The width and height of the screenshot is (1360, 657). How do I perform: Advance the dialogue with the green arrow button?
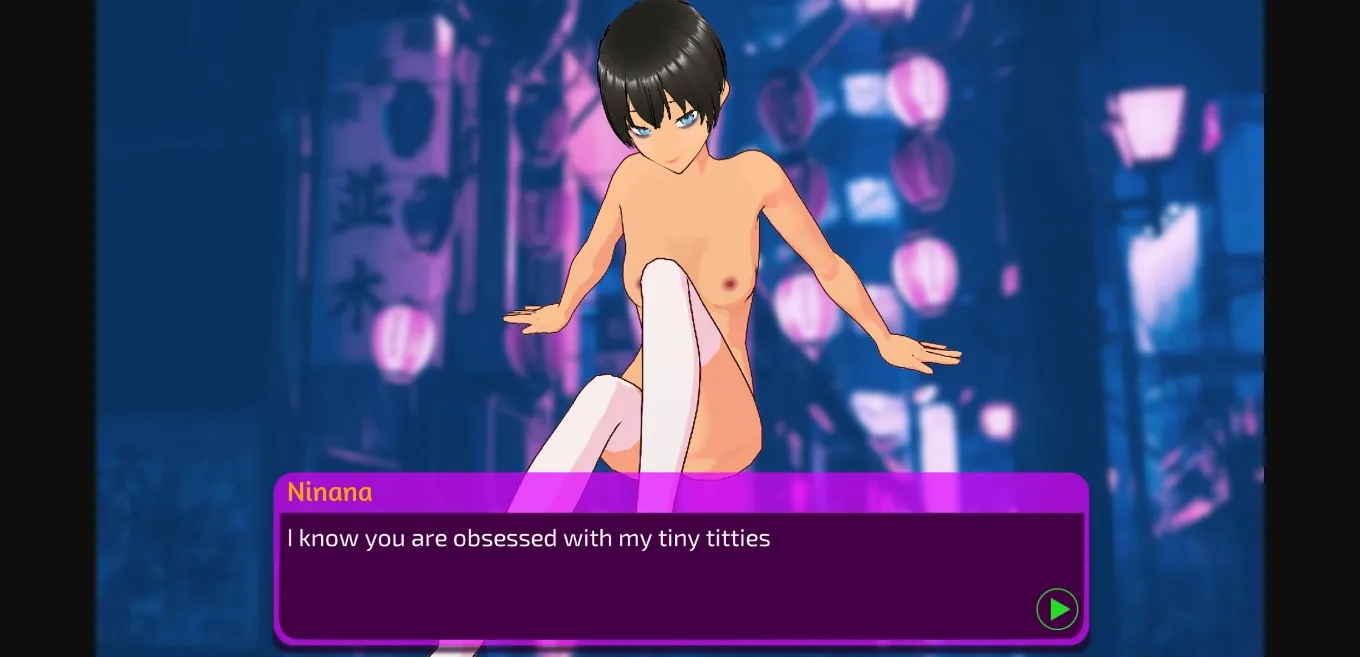pos(1057,609)
